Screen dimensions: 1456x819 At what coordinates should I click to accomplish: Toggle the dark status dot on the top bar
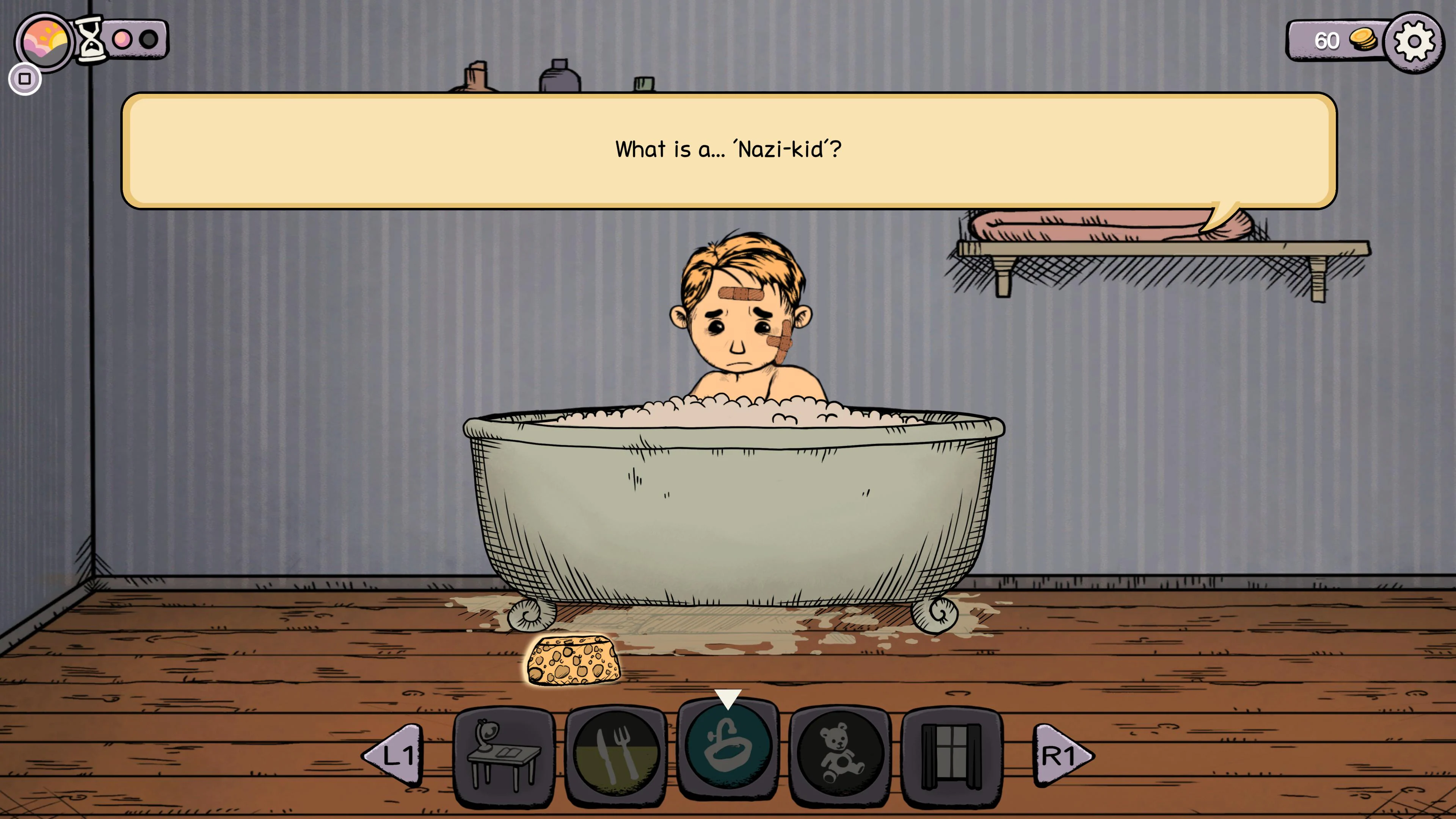pos(149,38)
